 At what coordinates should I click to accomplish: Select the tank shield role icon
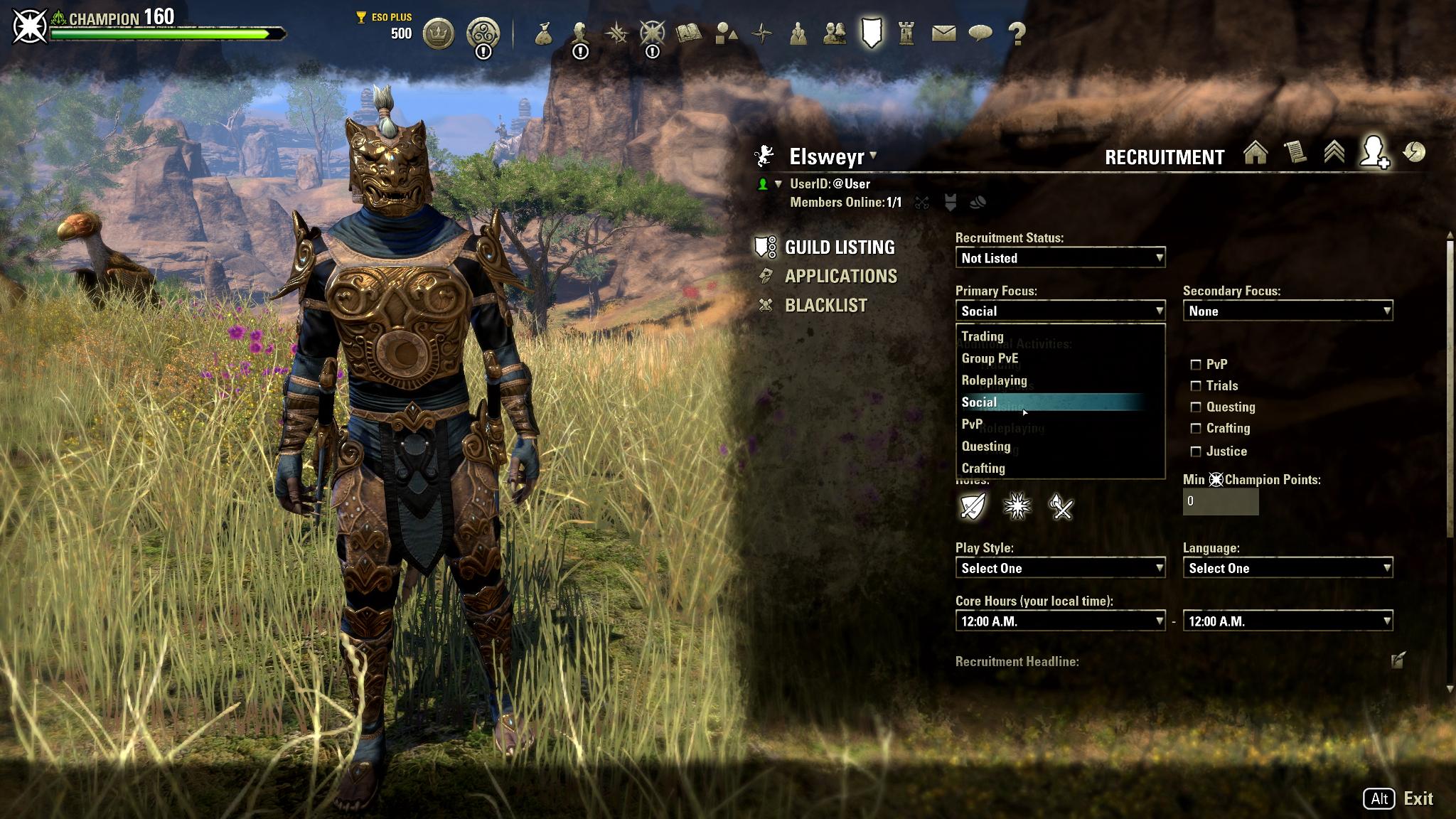point(973,507)
